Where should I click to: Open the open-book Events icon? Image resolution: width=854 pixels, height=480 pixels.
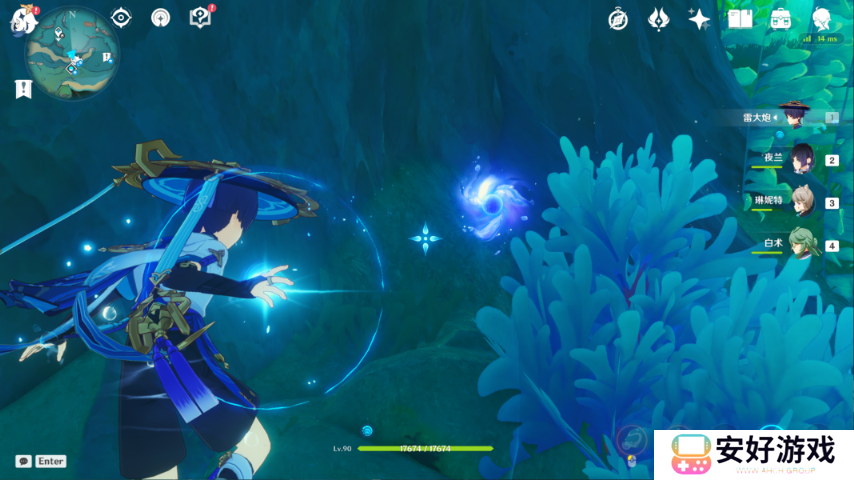click(x=740, y=19)
